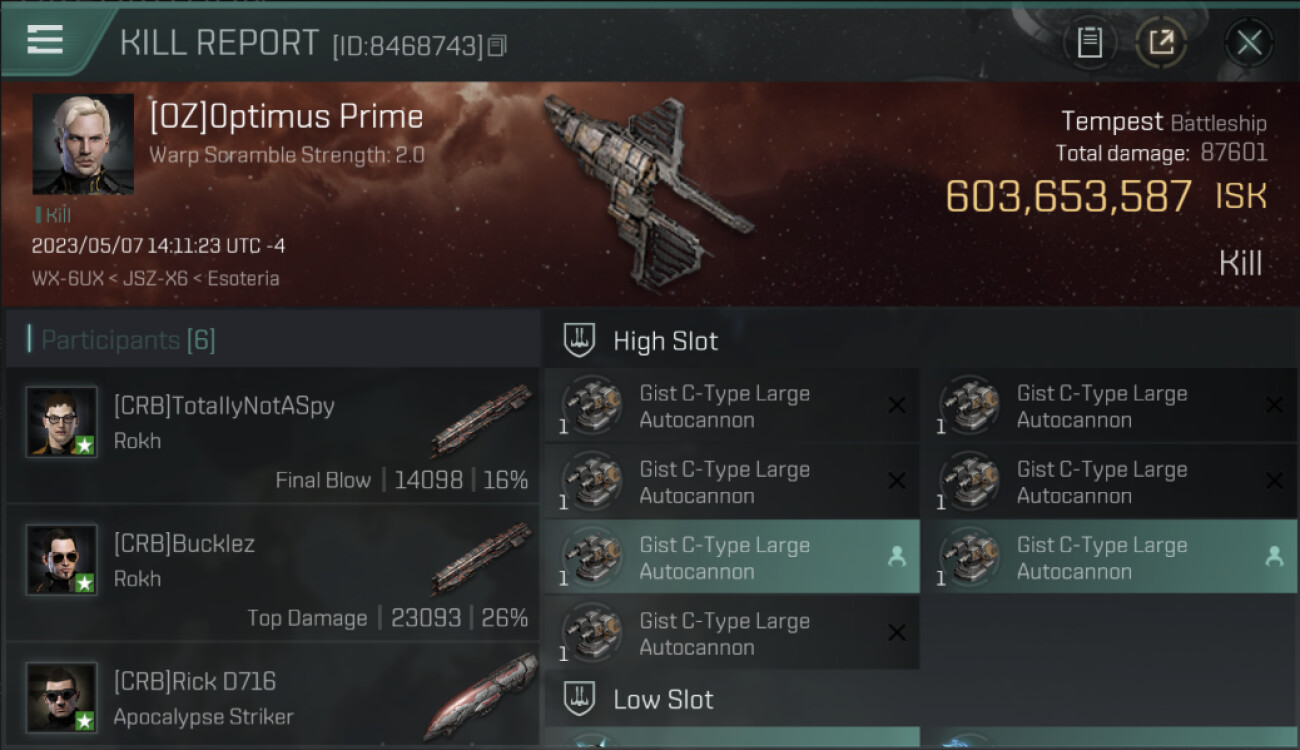This screenshot has height=750, width=1300.
Task: Expand the High Slot section
Action: coord(665,341)
